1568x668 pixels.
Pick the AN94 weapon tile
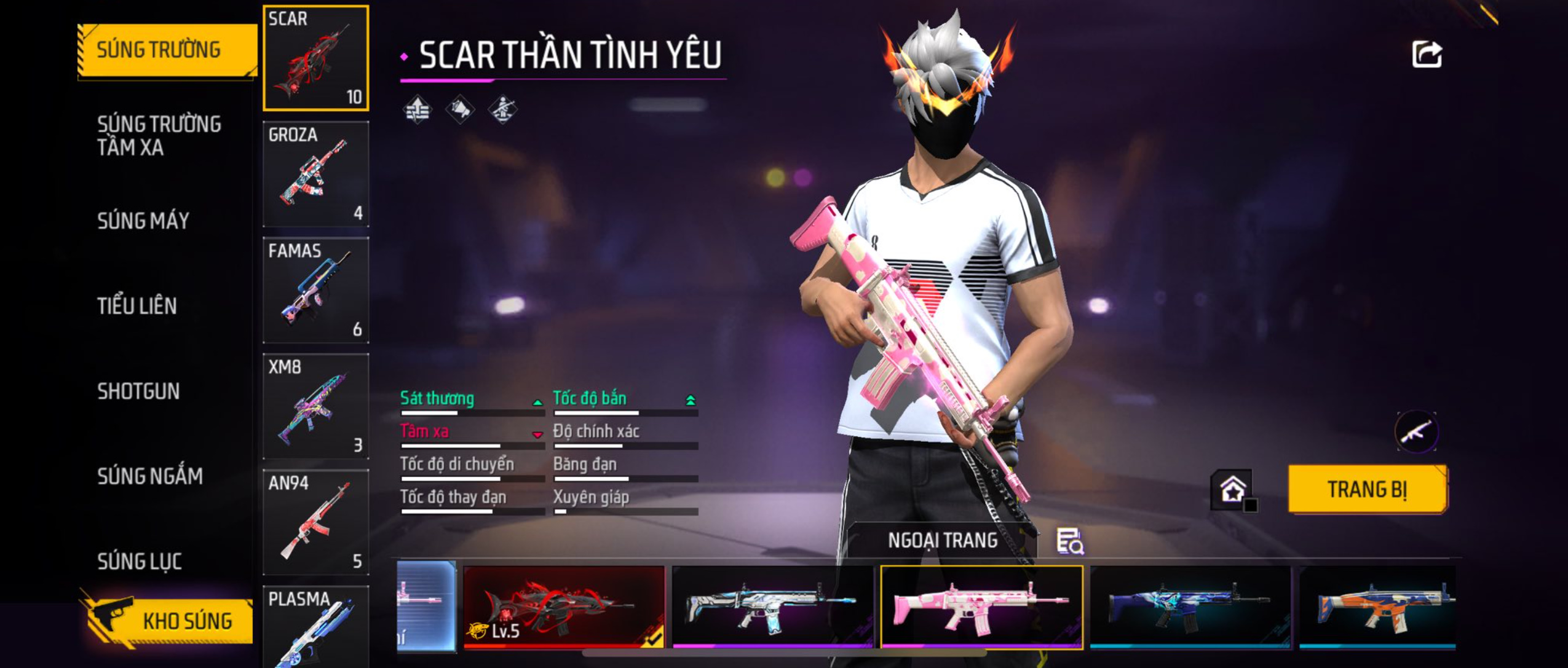click(315, 522)
